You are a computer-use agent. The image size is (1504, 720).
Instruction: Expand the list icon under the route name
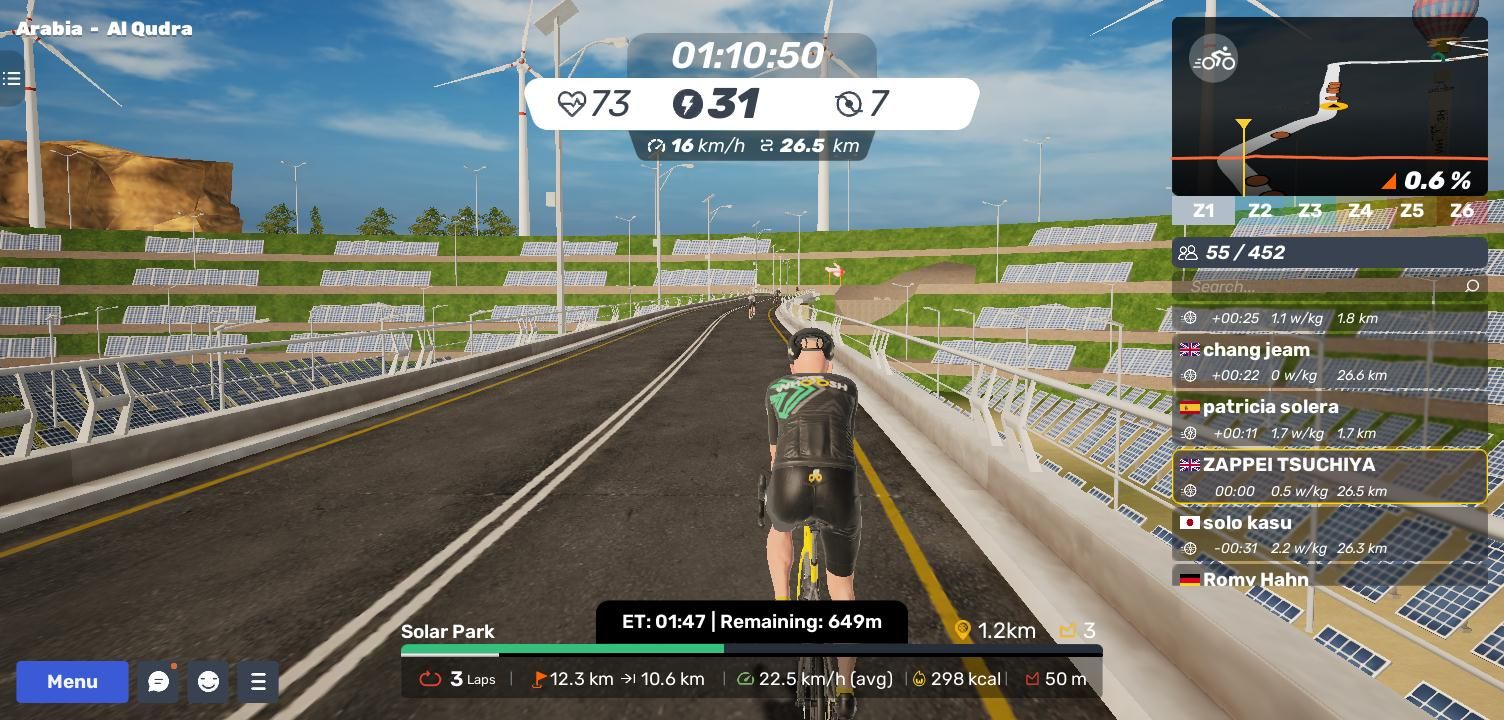11,79
